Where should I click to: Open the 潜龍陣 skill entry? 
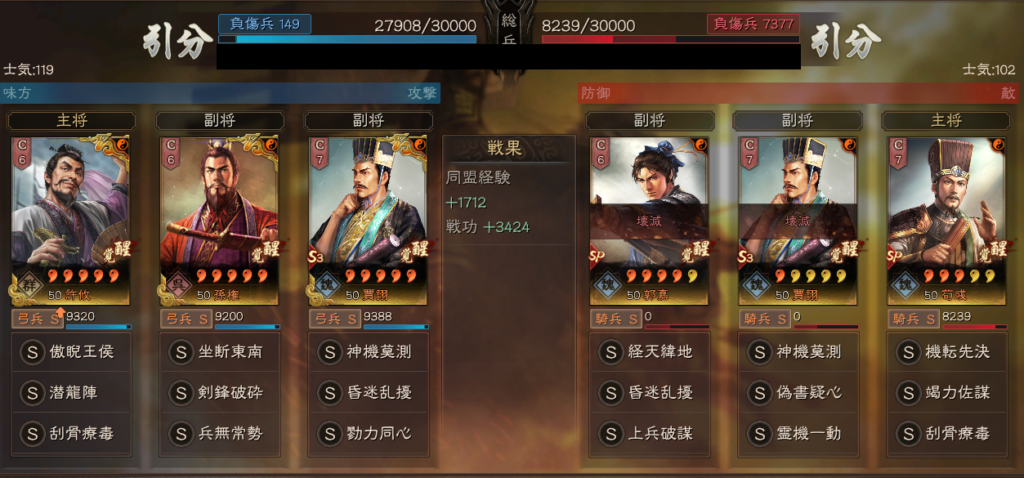tap(71, 393)
